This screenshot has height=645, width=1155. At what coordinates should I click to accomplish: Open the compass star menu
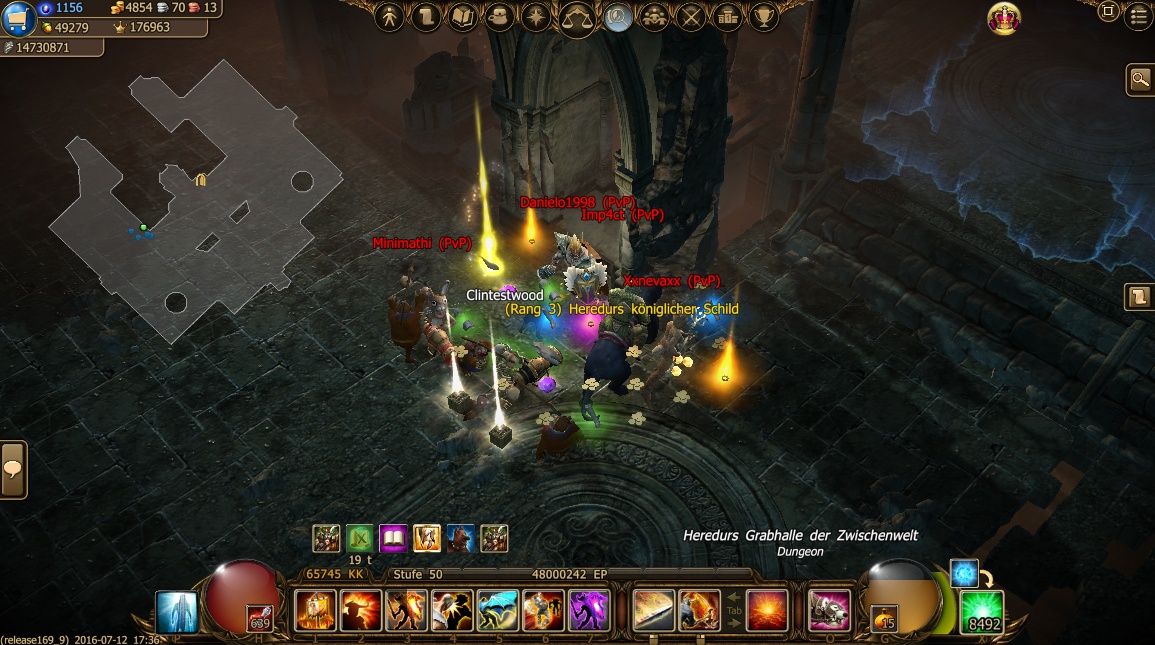(537, 17)
